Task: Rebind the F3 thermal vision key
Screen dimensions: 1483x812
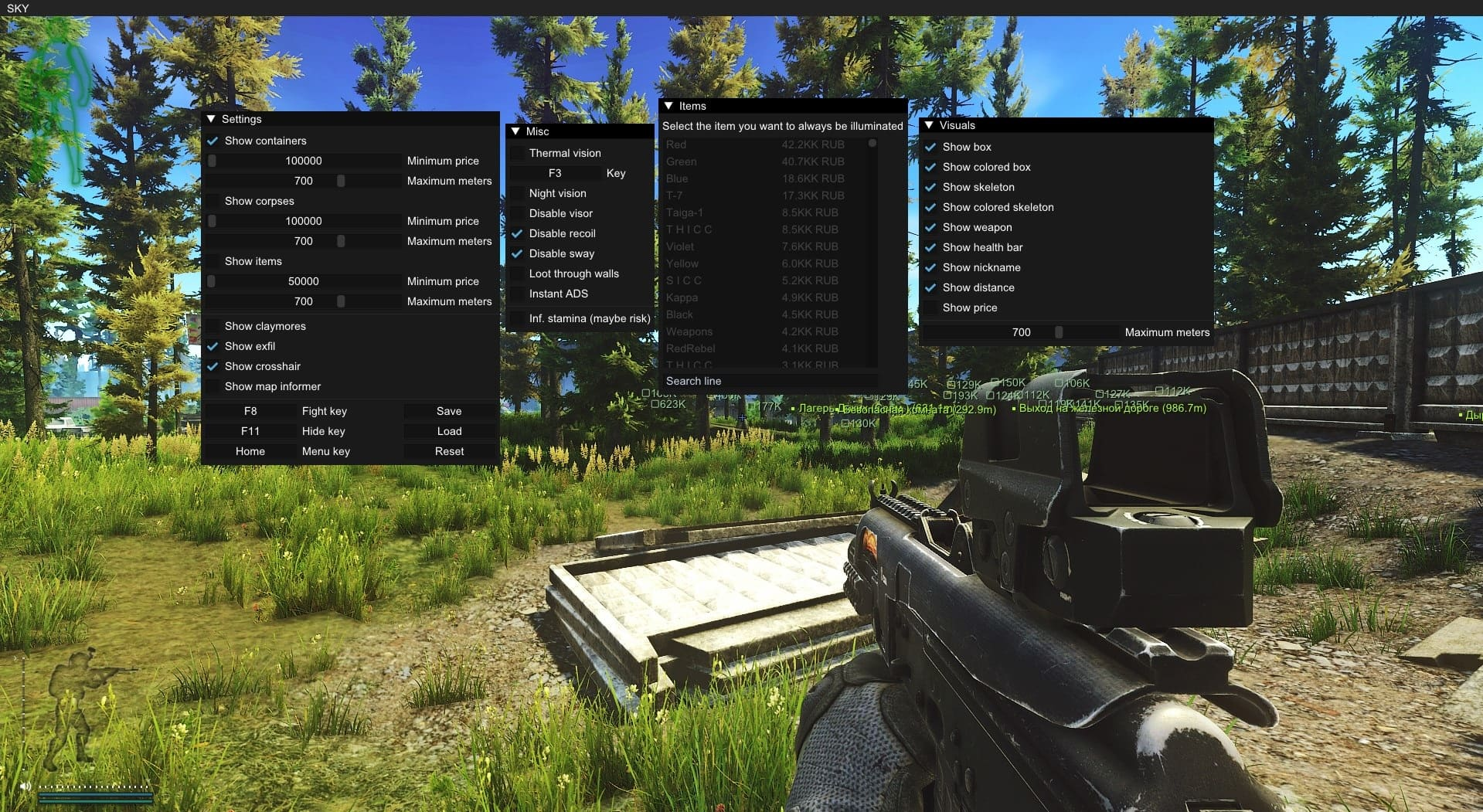Action: point(556,173)
